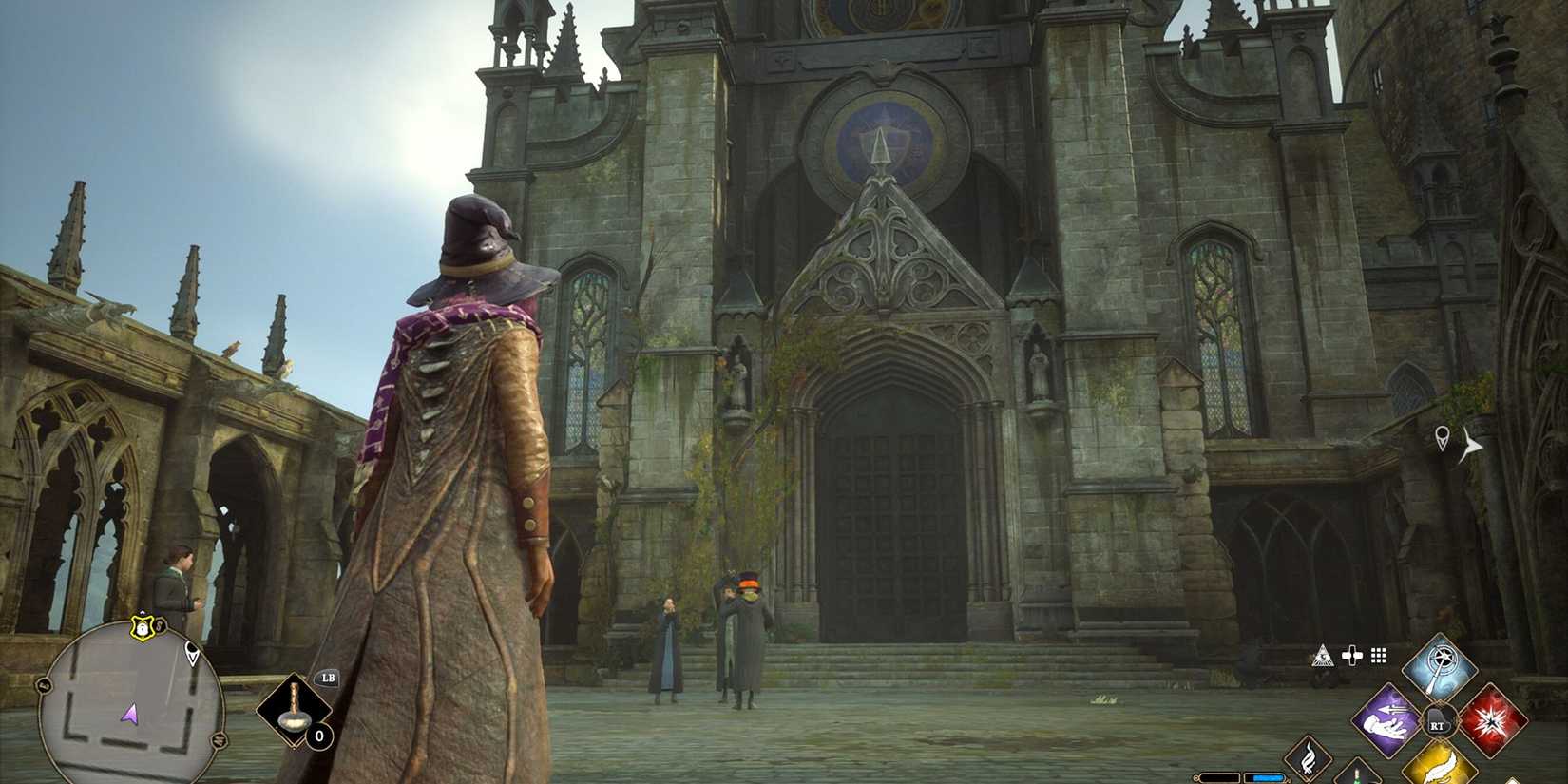Viewport: 1568px width, 784px height.
Task: Cast the purple Accio spell icon
Action: 1385,720
